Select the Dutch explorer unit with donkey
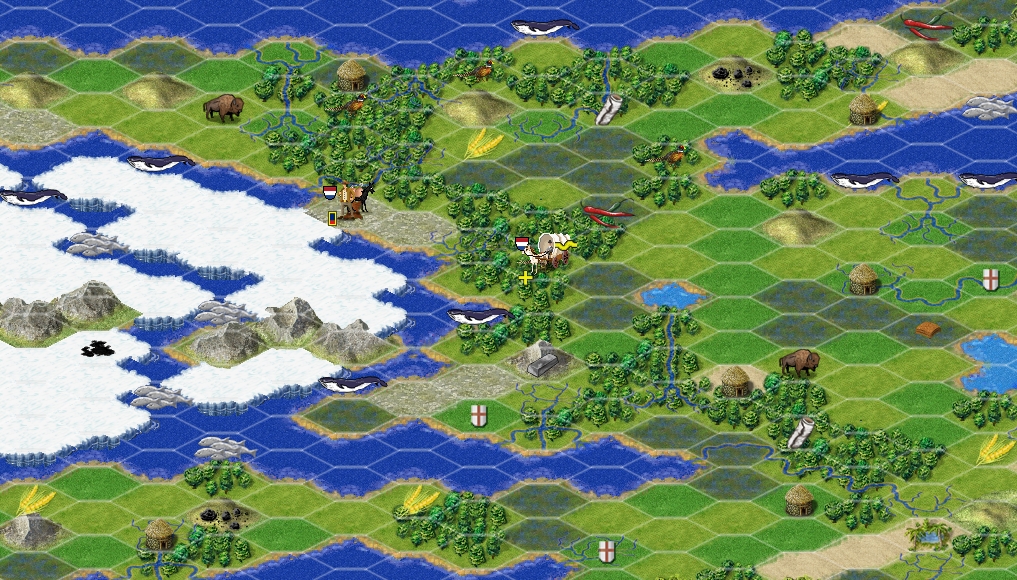1017x580 pixels. pos(350,200)
